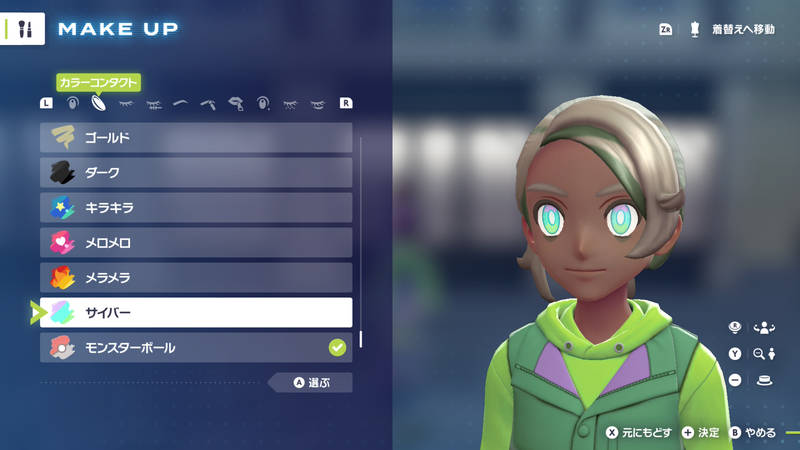Choose the メラメラ flame contacts
The width and height of the screenshot is (800, 450).
tap(196, 278)
